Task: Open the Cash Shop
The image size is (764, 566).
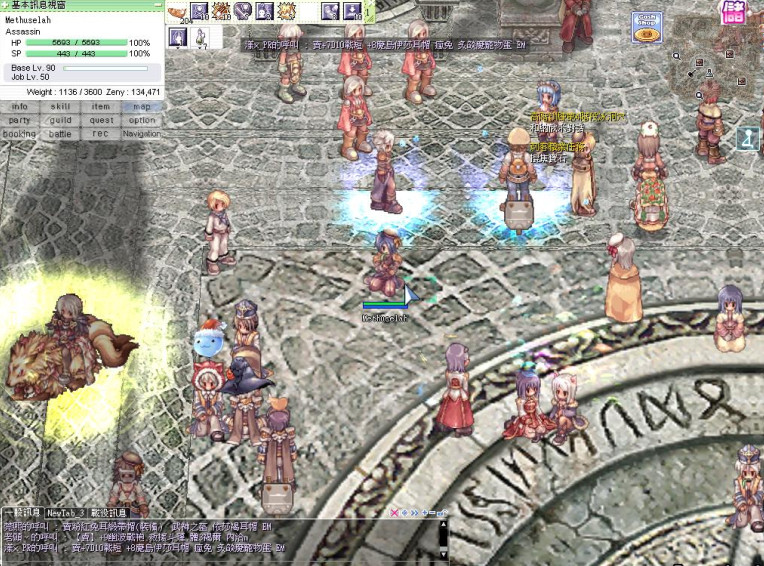Action: click(x=646, y=28)
